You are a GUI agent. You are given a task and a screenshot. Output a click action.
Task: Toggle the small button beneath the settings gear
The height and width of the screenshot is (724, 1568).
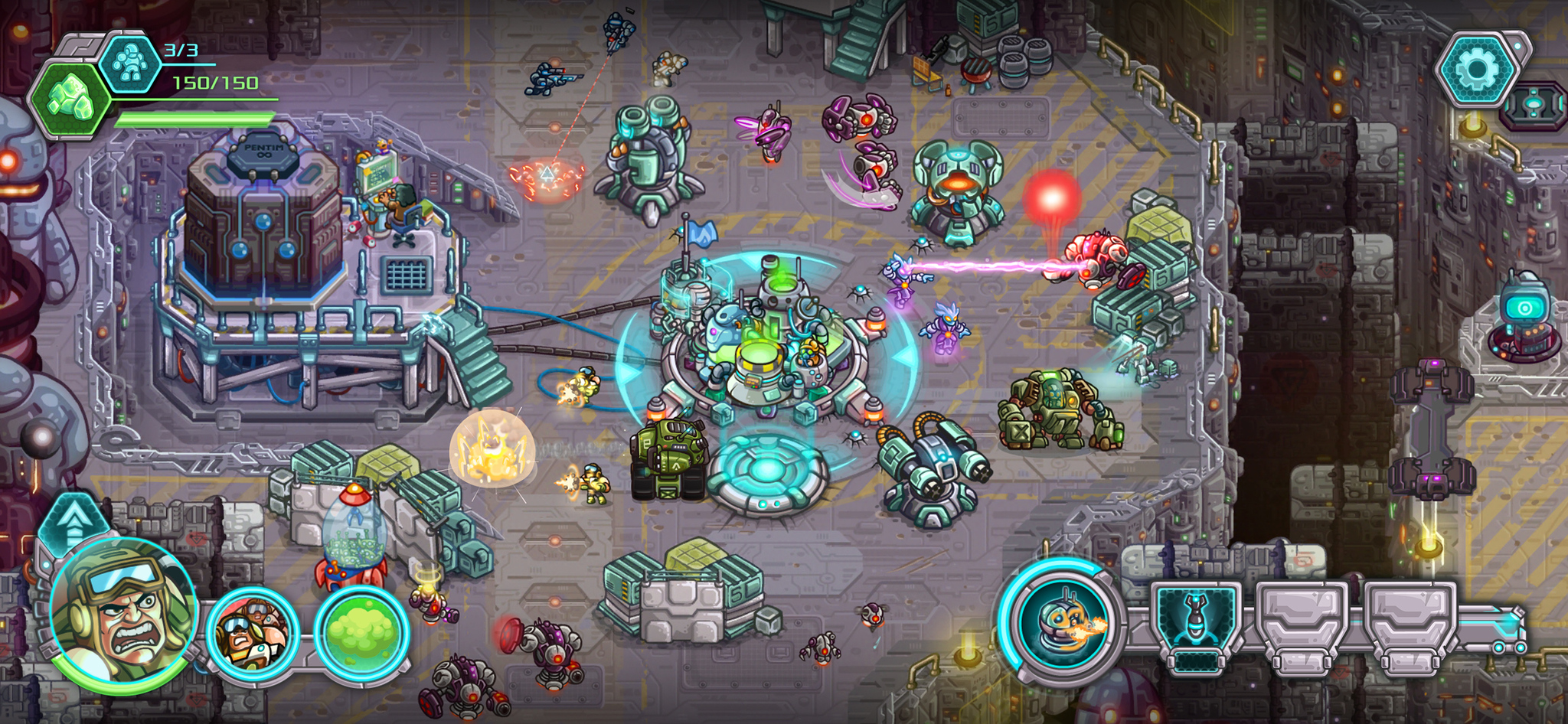coord(1534,106)
